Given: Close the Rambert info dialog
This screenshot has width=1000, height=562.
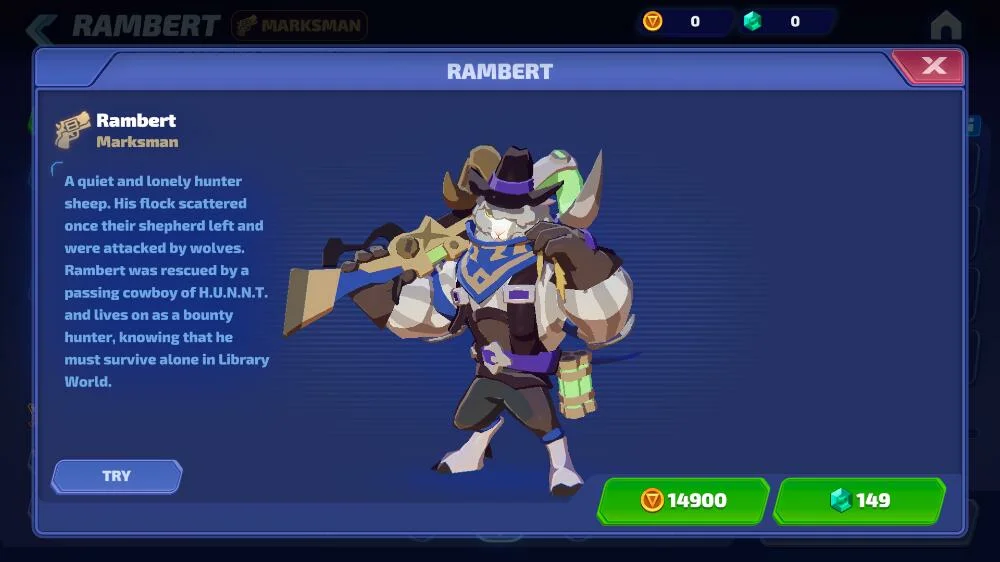Looking at the screenshot, I should [x=932, y=67].
